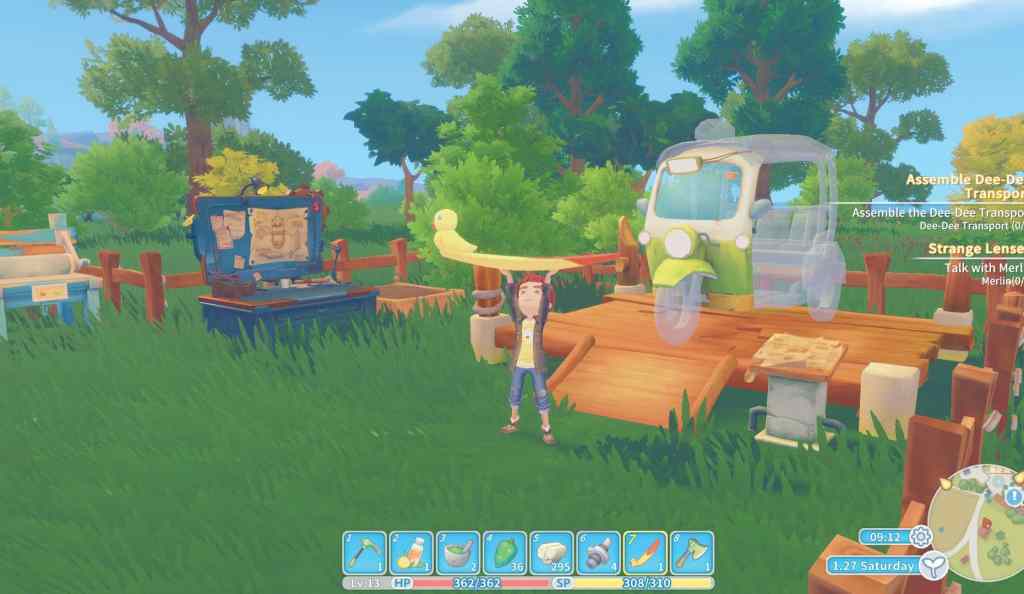The width and height of the screenshot is (1024, 594).
Task: Choose the orange sword in slot 7
Action: 645,552
